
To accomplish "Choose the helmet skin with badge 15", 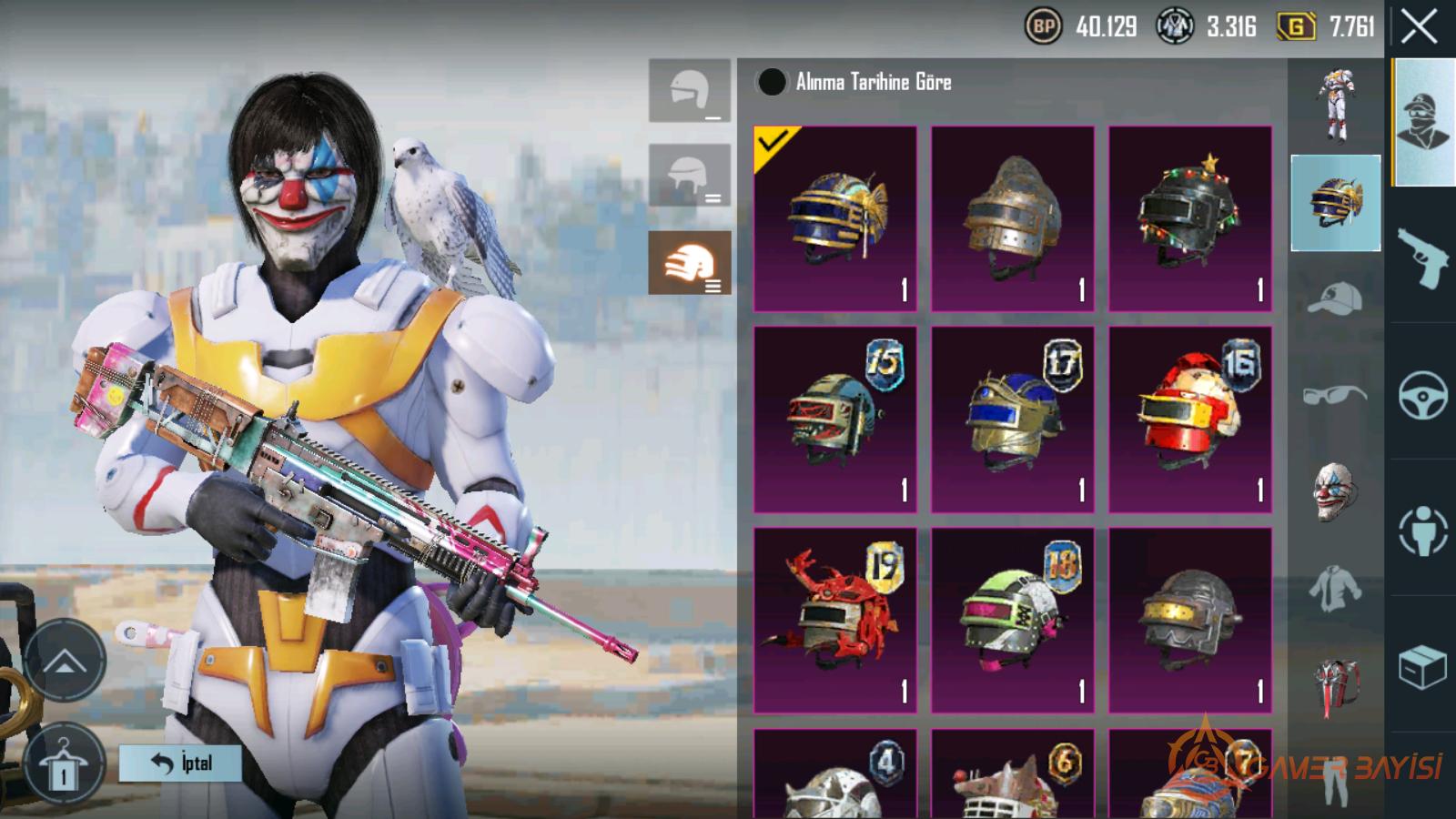I will coord(835,420).
